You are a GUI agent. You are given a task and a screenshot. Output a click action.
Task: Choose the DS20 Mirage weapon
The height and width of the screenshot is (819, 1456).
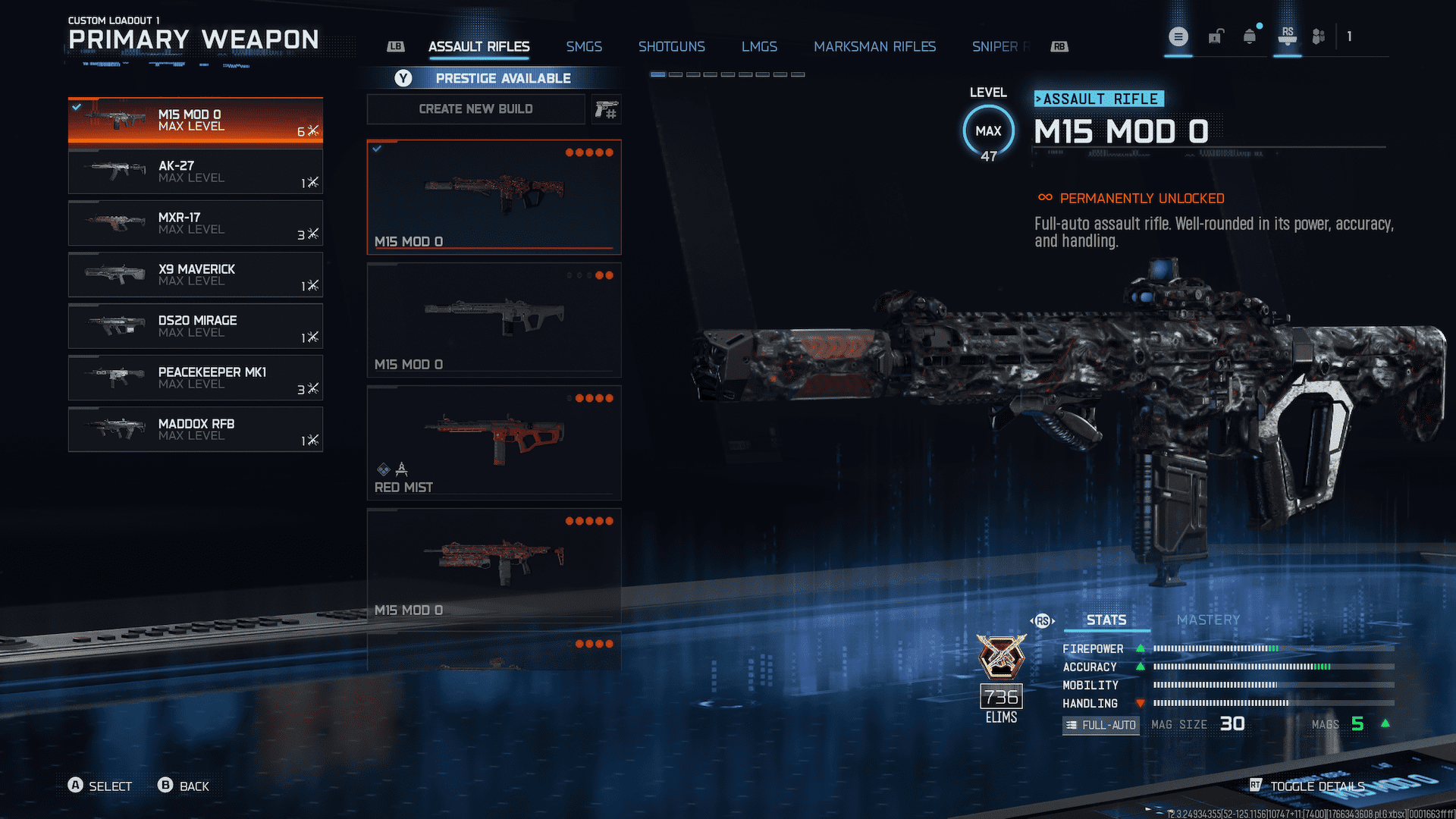(195, 326)
